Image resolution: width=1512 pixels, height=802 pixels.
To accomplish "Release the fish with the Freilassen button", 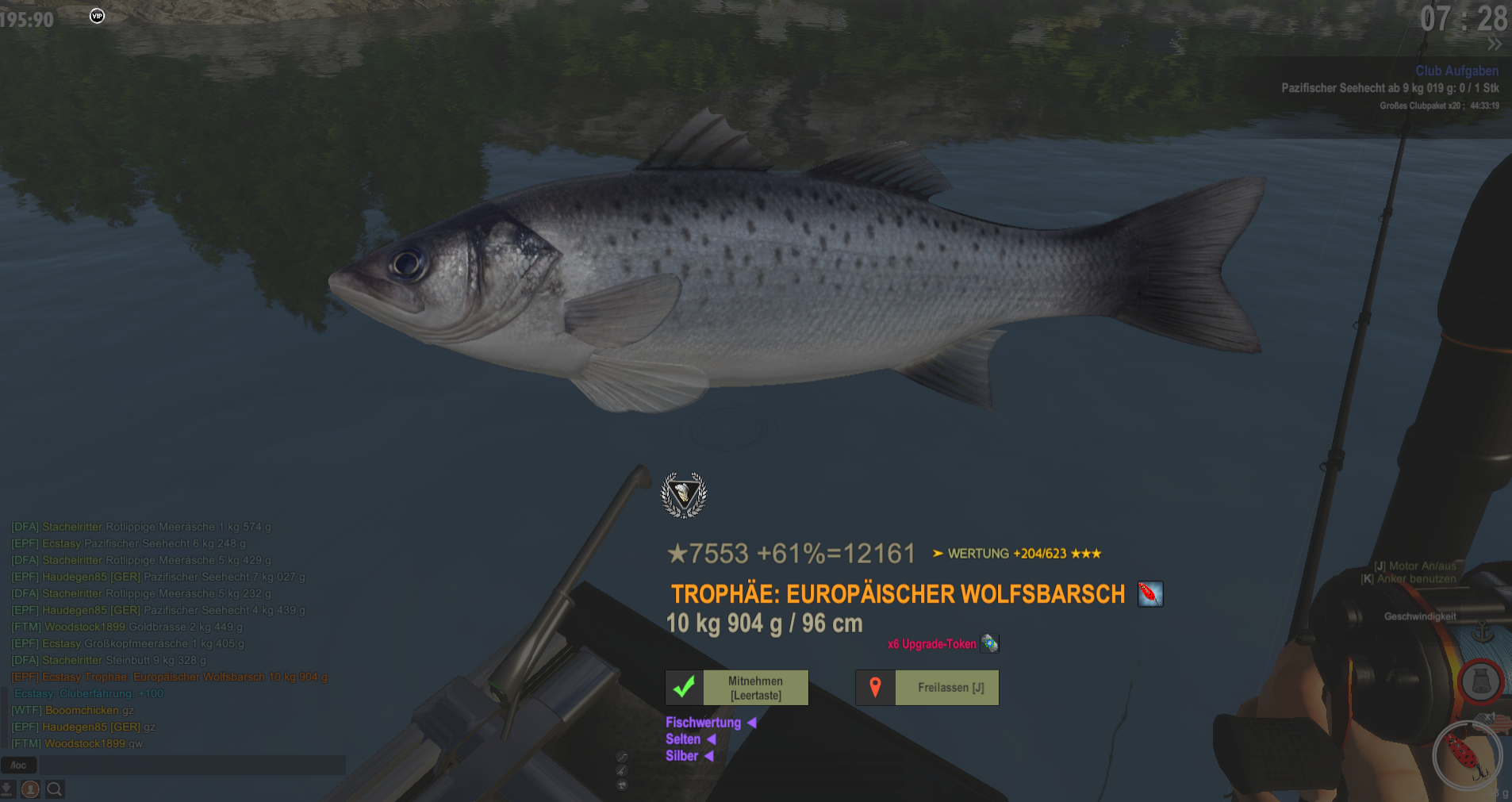I will tap(927, 688).
